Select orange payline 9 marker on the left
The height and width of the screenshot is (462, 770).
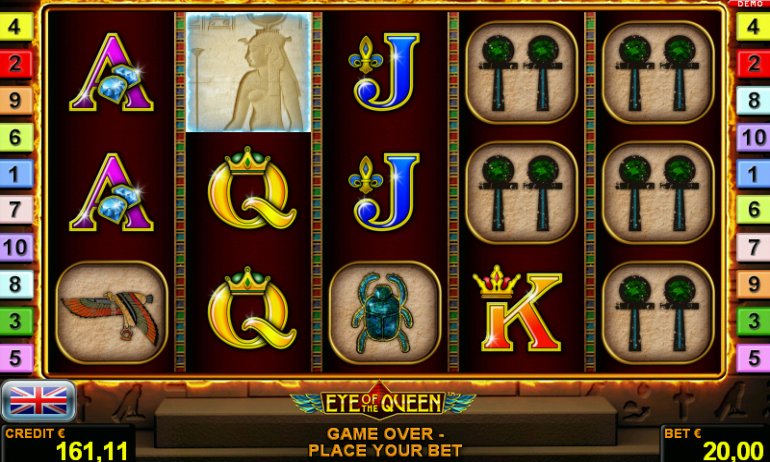[16, 100]
